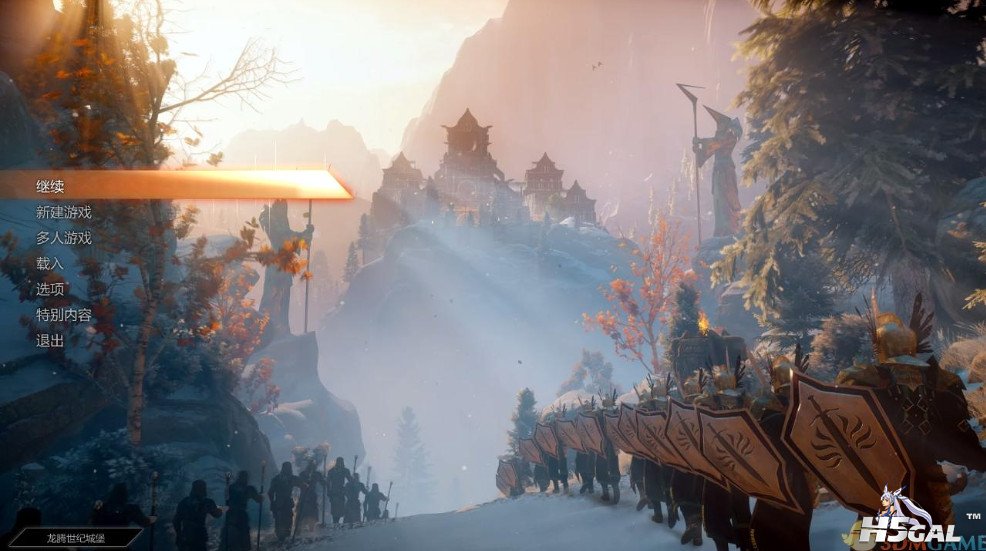
Task: Show the 特别内容 extras section
Action: click(x=64, y=316)
